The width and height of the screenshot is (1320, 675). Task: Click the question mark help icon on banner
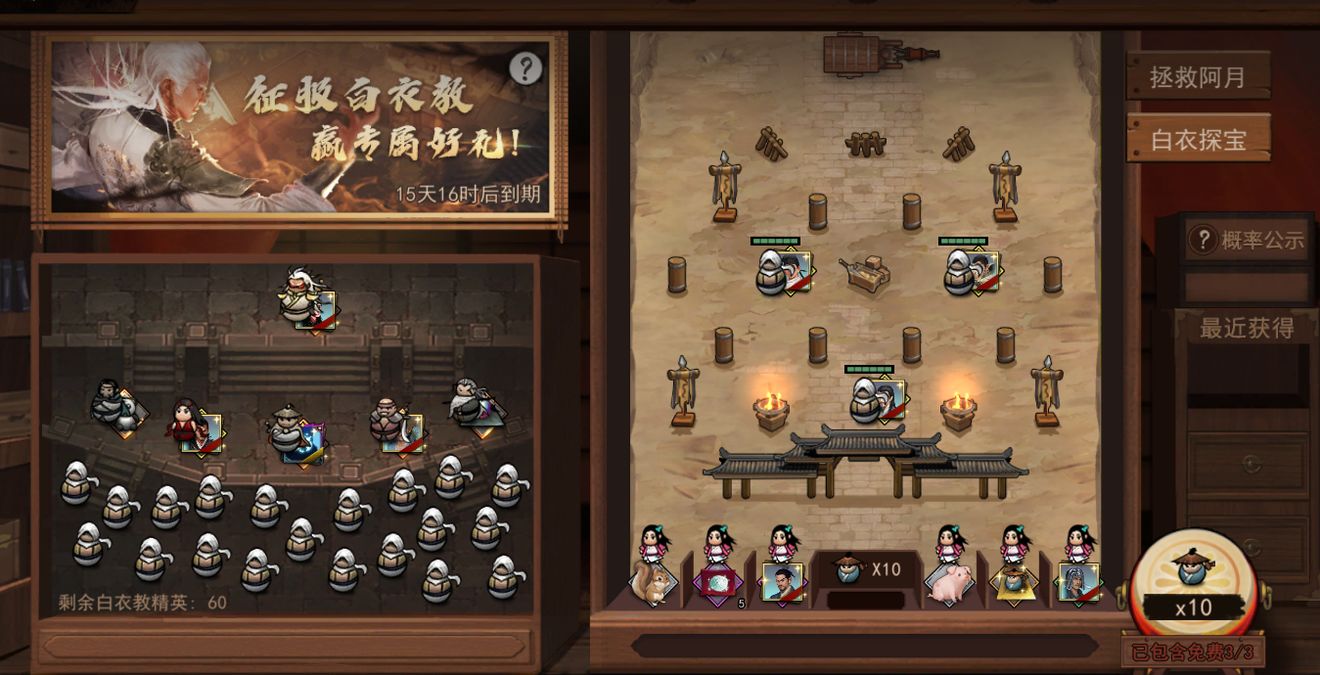tap(525, 68)
